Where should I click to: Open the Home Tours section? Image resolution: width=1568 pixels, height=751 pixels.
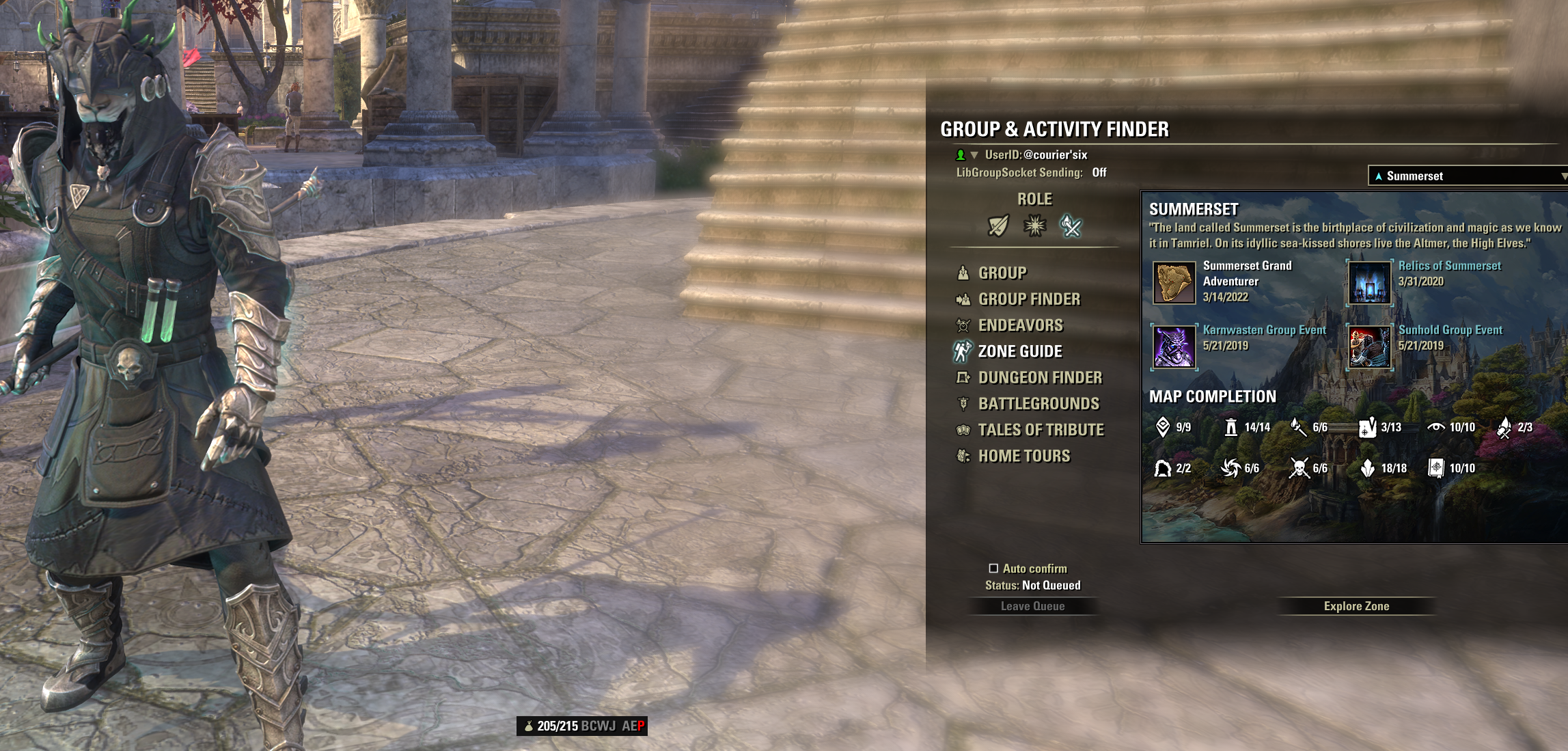point(1023,456)
